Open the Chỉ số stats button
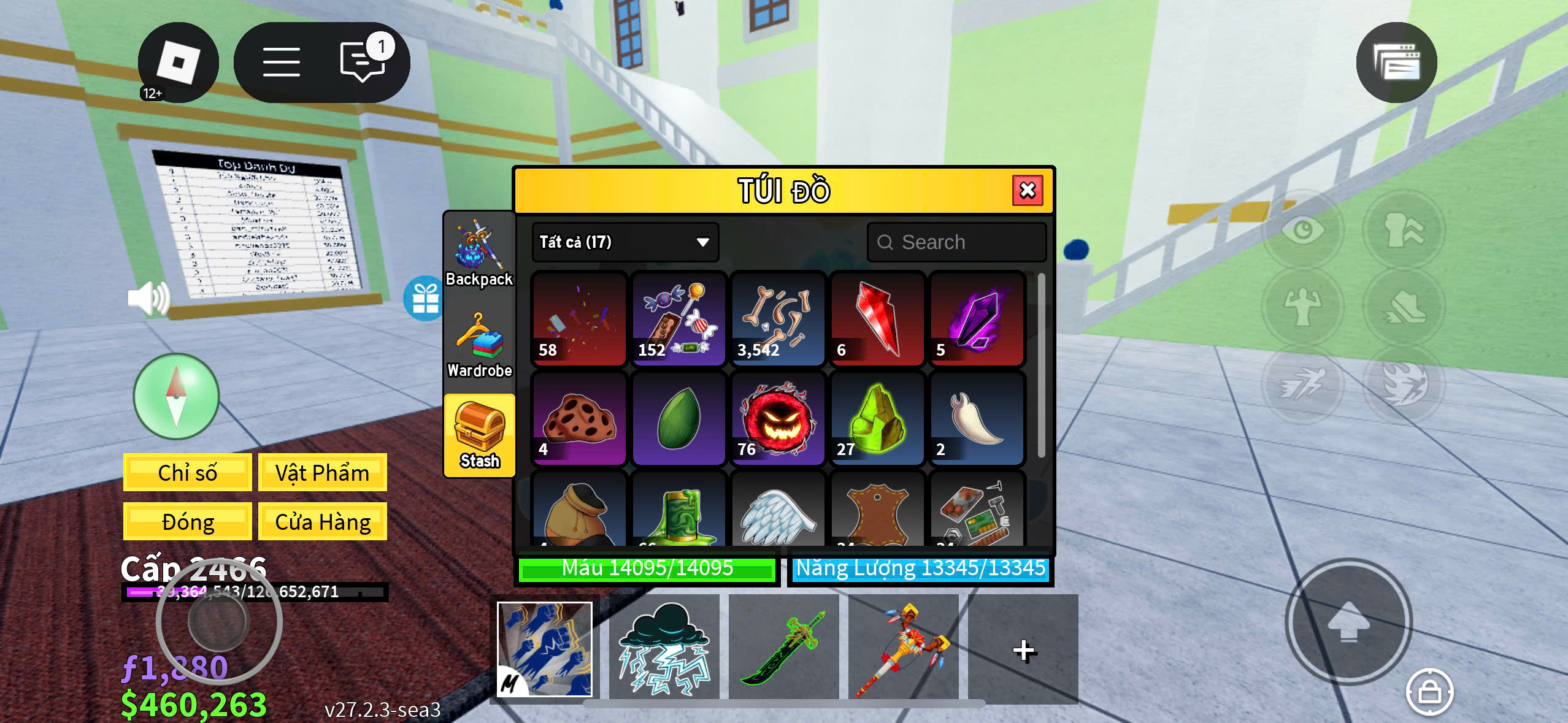The height and width of the screenshot is (723, 1568). 187,473
